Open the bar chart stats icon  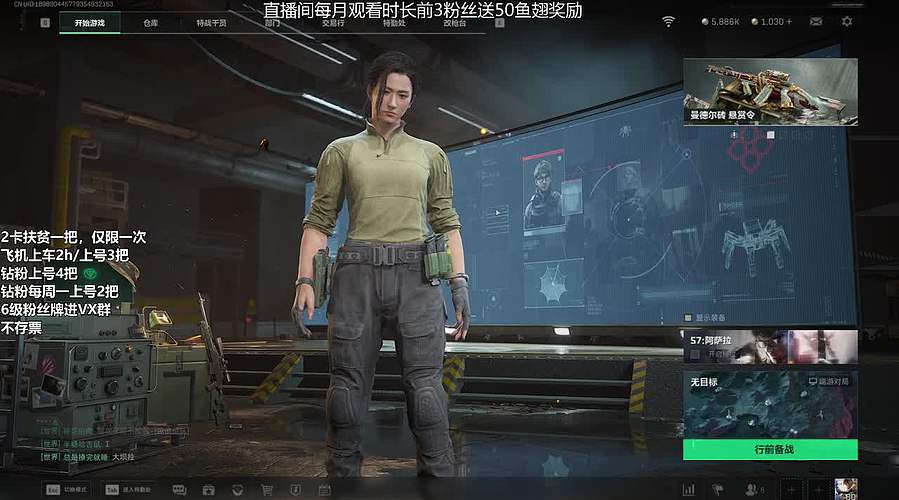pos(688,490)
